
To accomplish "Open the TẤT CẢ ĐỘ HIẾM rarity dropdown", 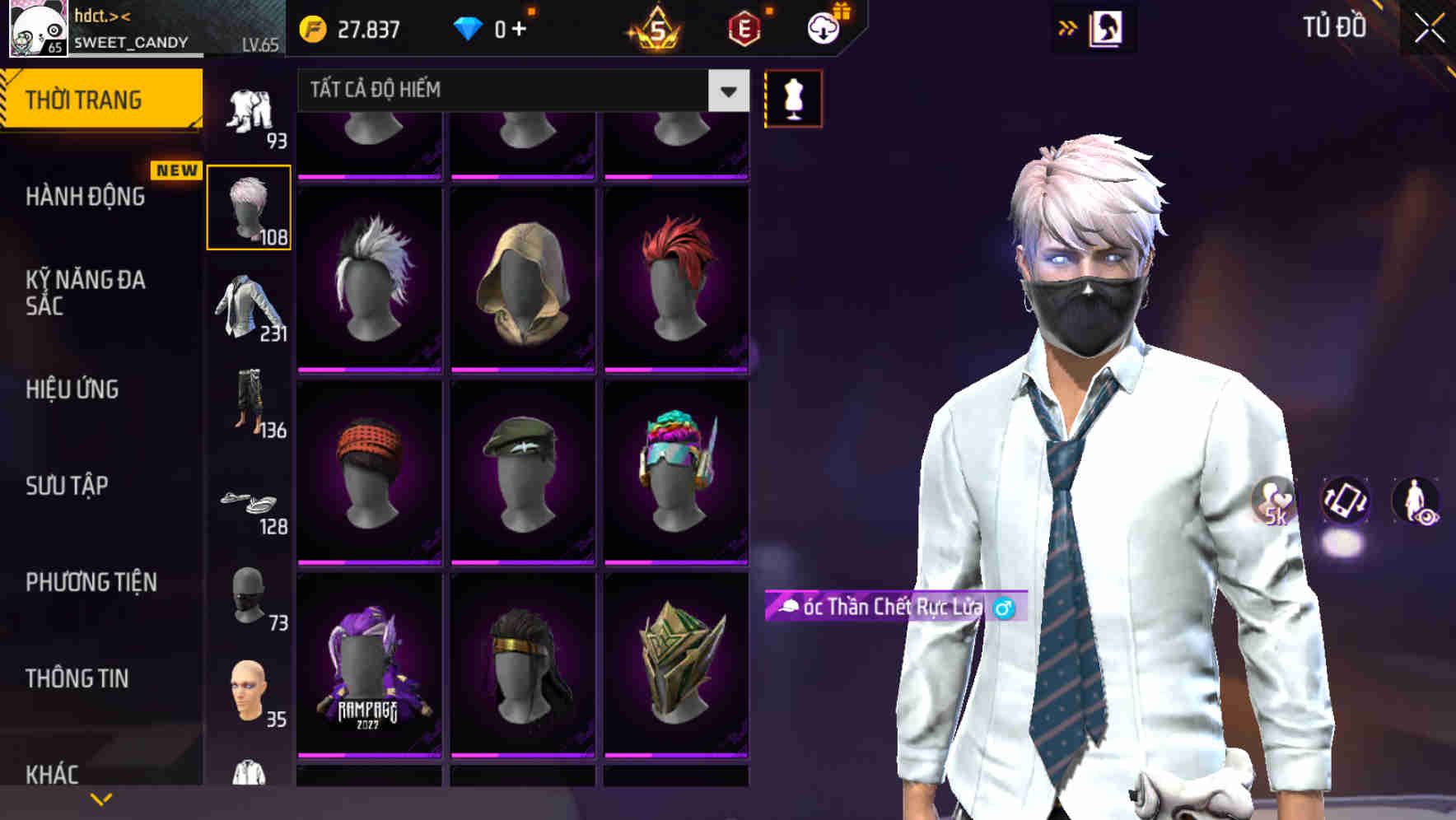I will point(519,90).
